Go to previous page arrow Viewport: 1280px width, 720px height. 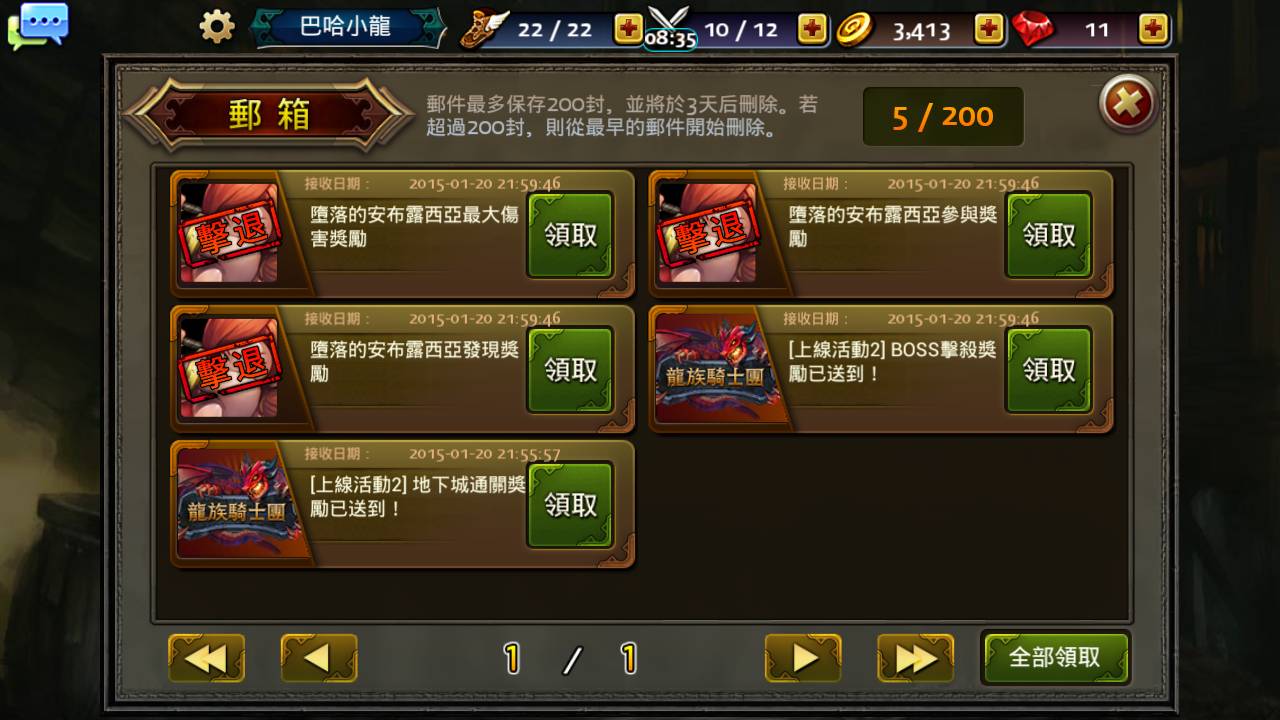318,658
